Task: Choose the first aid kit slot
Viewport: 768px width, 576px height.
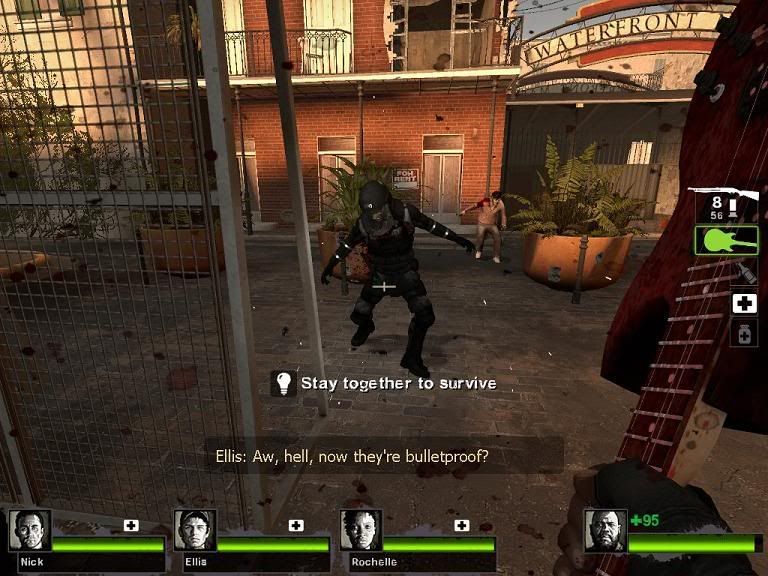Action: (x=743, y=303)
